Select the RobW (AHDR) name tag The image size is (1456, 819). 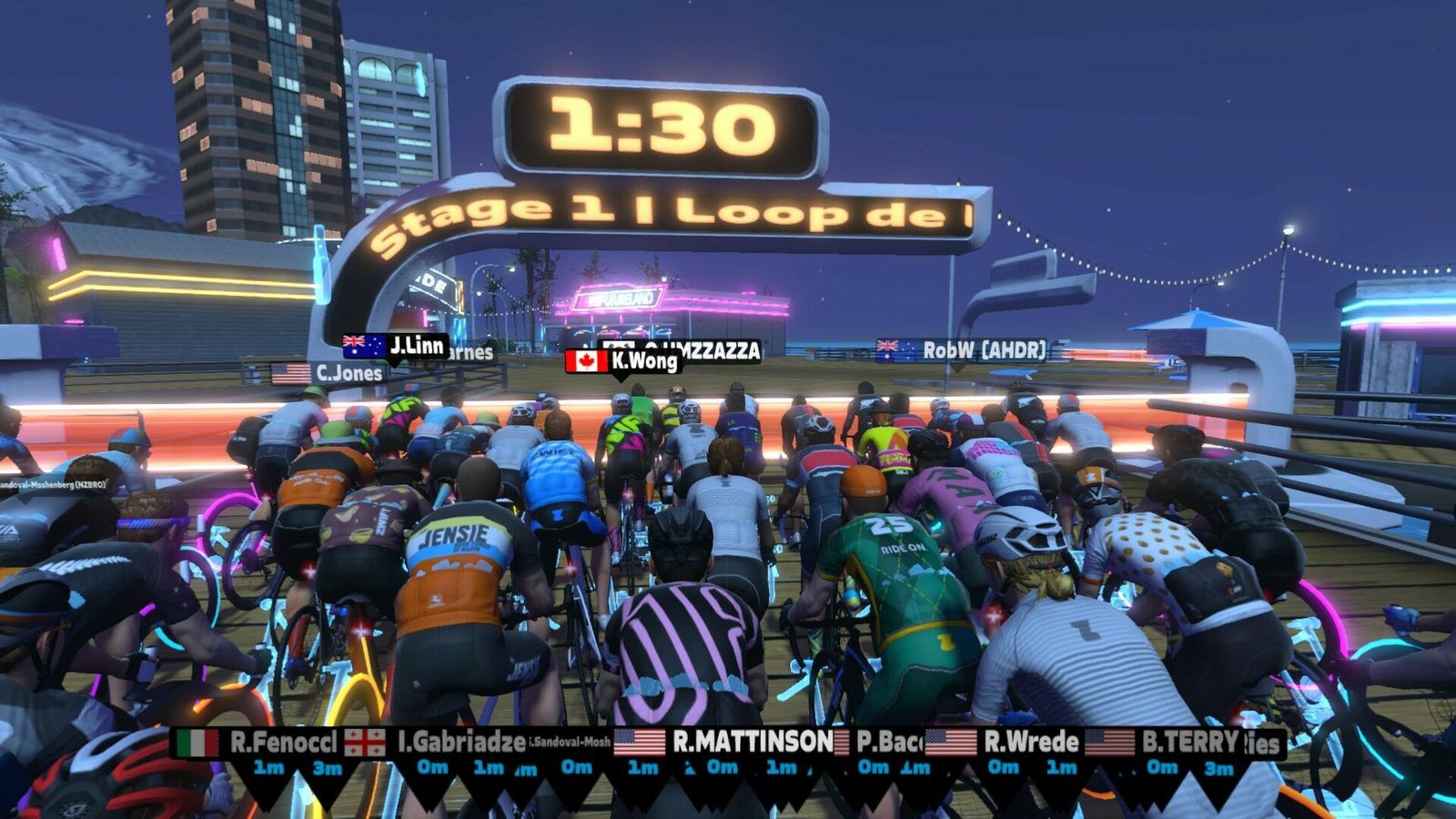[962, 350]
